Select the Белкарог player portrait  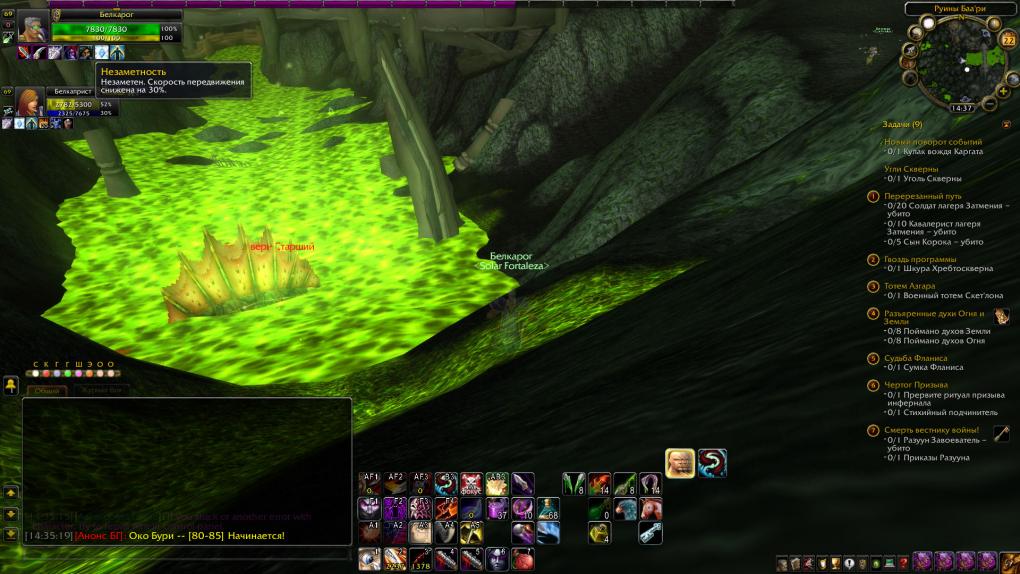[x=31, y=26]
